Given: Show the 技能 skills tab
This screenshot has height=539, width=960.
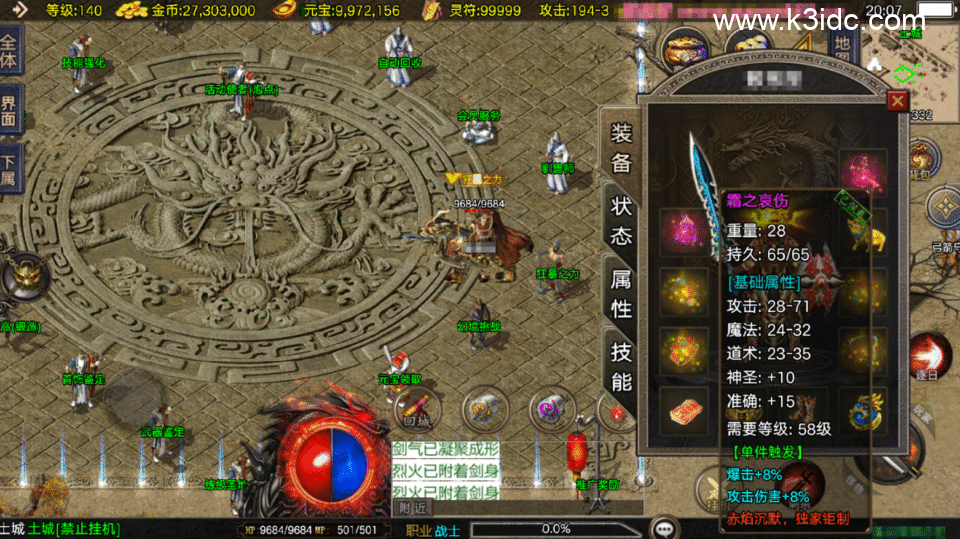Looking at the screenshot, I should click(621, 366).
